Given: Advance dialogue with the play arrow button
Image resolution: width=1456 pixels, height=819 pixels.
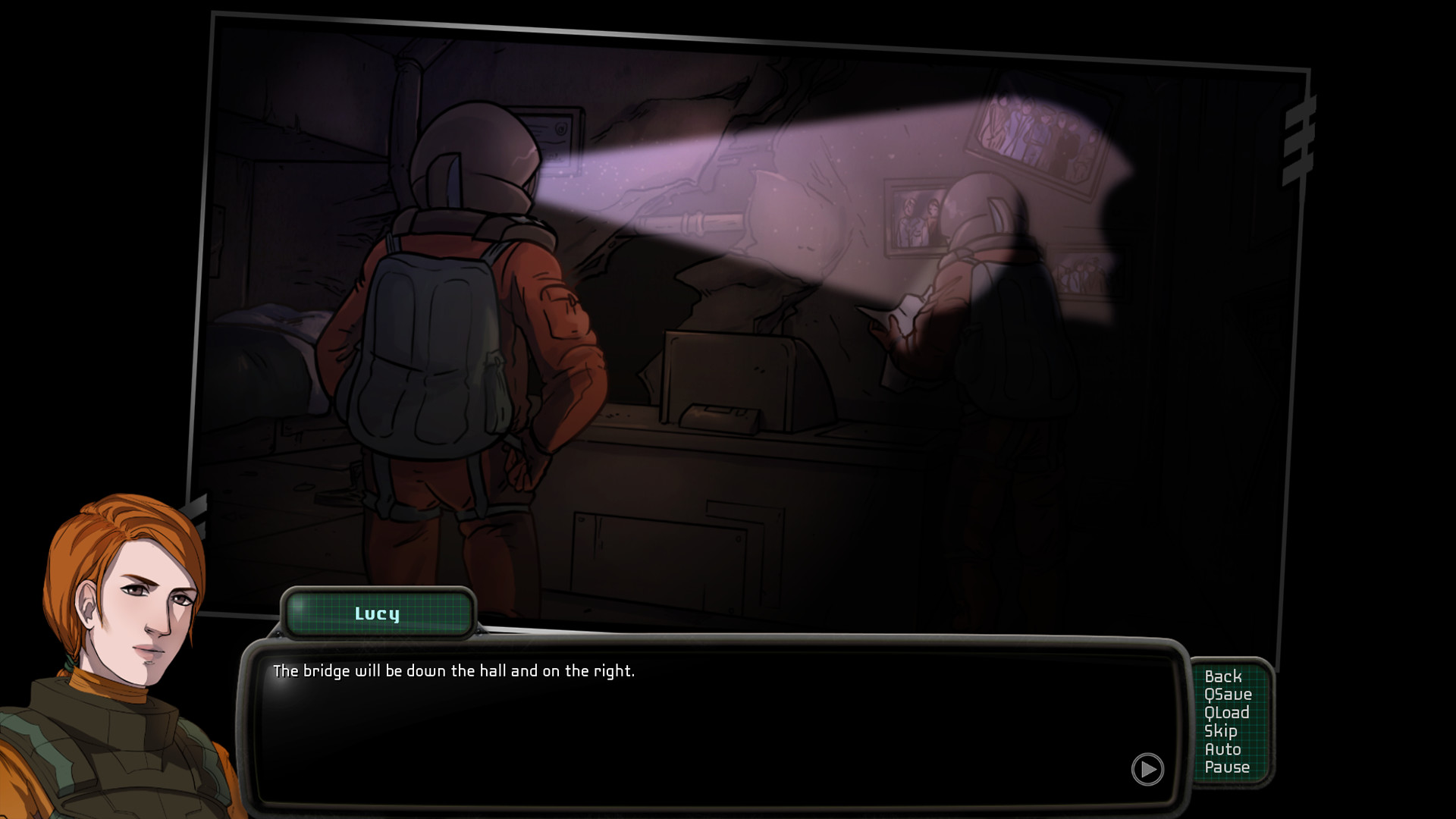Looking at the screenshot, I should tap(1147, 770).
